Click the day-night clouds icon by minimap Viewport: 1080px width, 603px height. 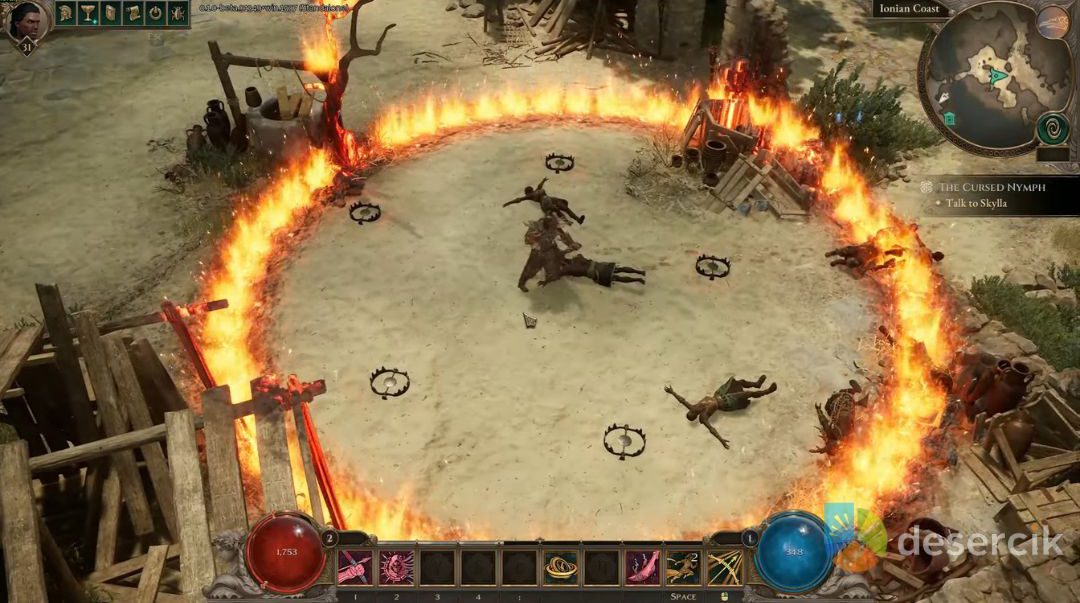(1052, 22)
